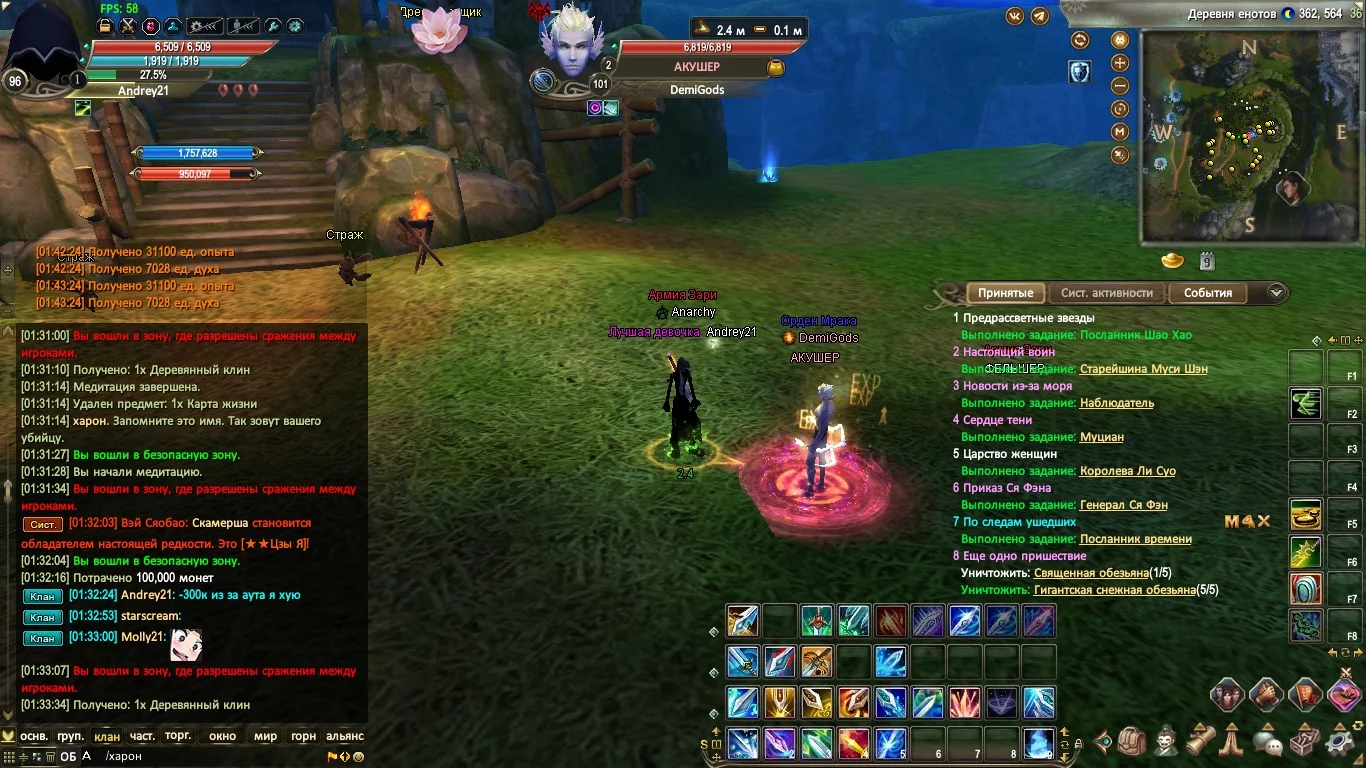Viewport: 1366px width, 768px height.
Task: Open the backpack inventory icon
Action: click(x=1132, y=742)
